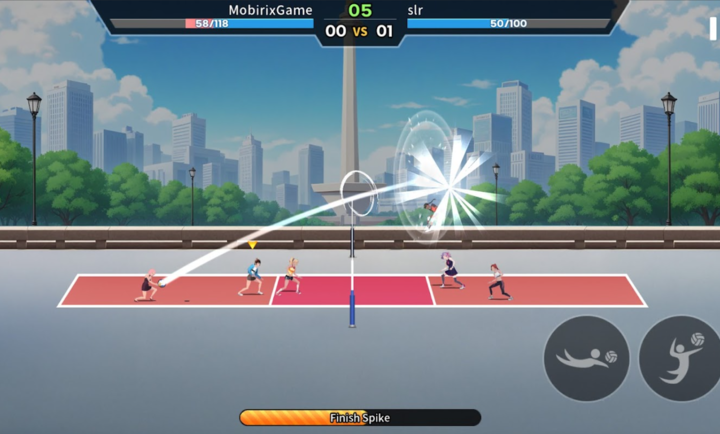This screenshot has height=434, width=720.
Task: Tap the dive receive action button
Action: [586, 358]
